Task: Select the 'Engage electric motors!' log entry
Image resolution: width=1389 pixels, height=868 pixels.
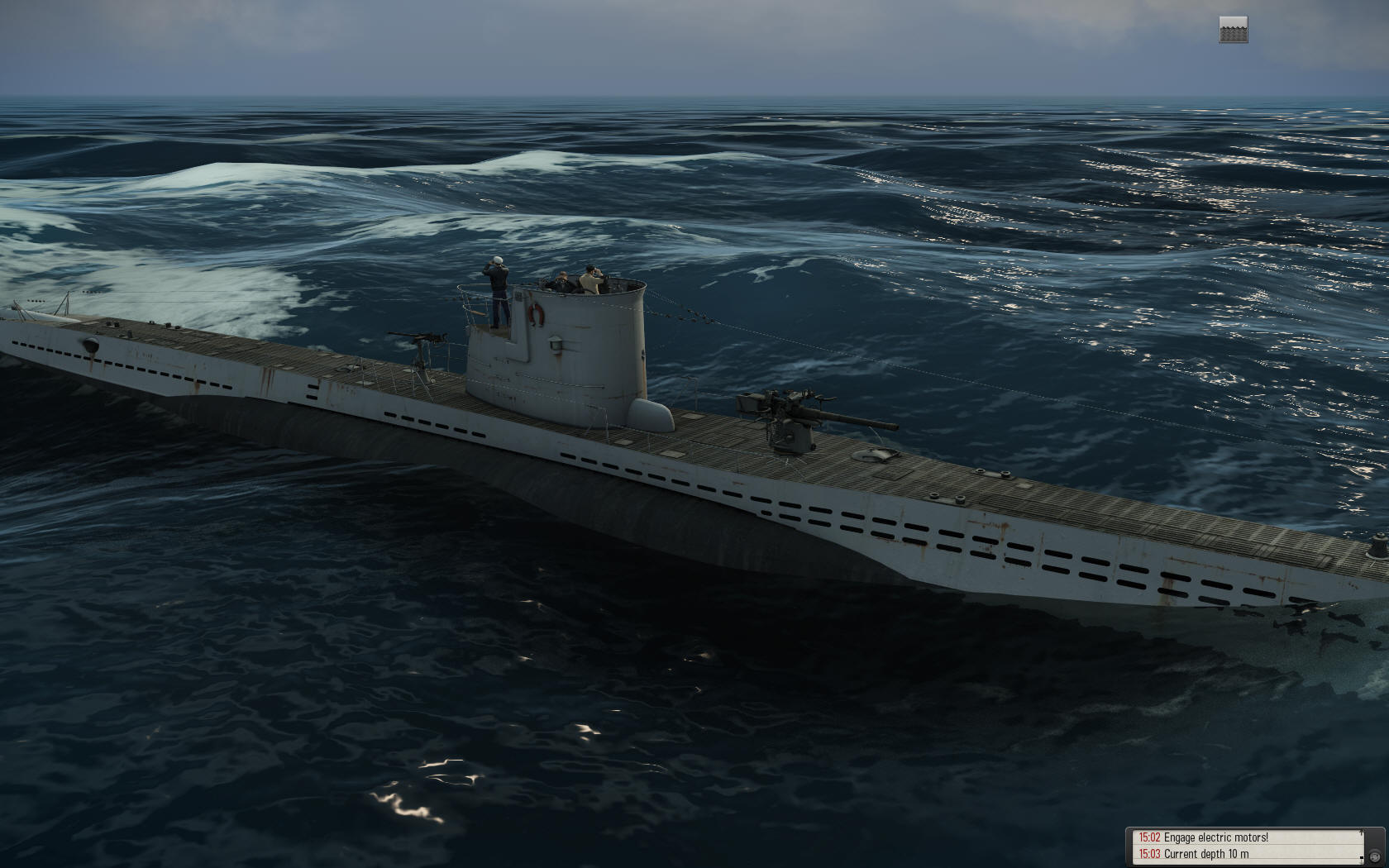Action: point(1215,837)
